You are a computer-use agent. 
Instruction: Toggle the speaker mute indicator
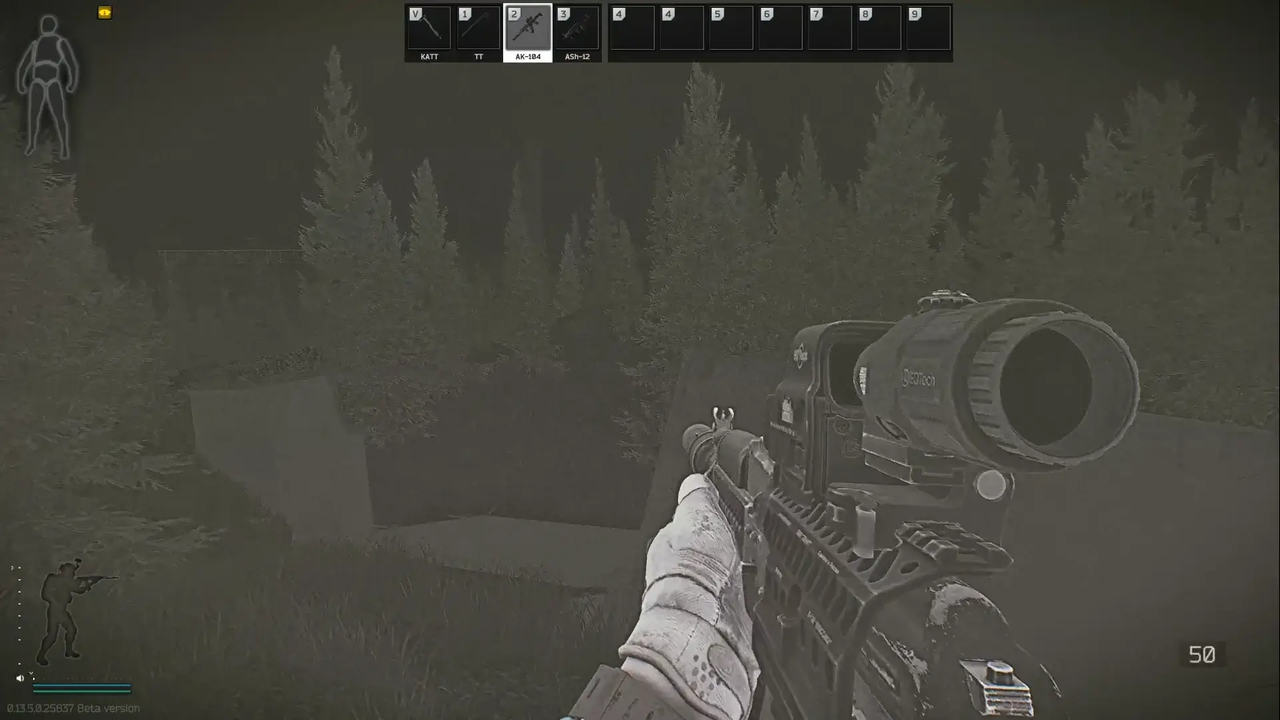[x=20, y=677]
